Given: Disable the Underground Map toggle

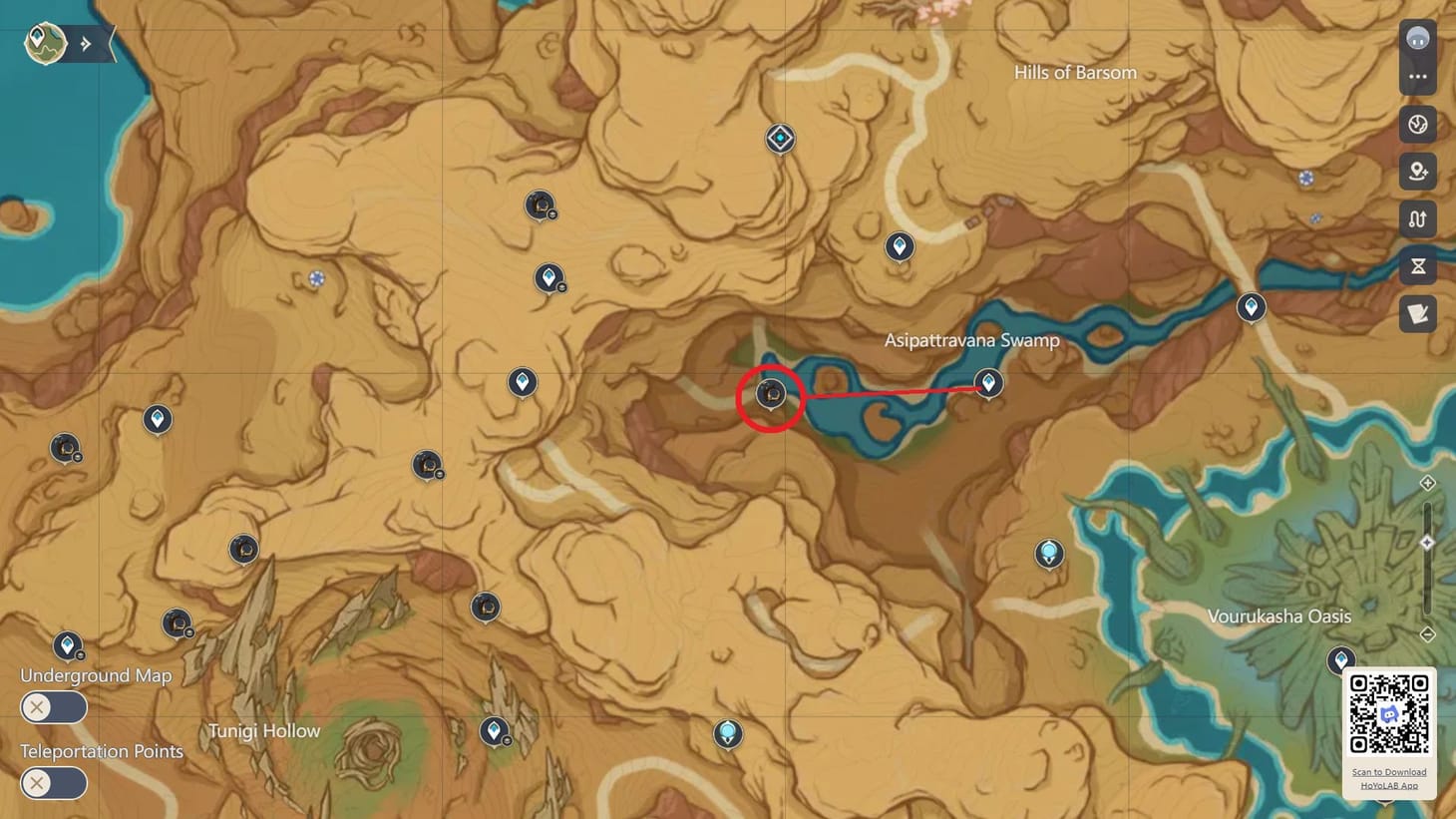Looking at the screenshot, I should pyautogui.click(x=54, y=707).
